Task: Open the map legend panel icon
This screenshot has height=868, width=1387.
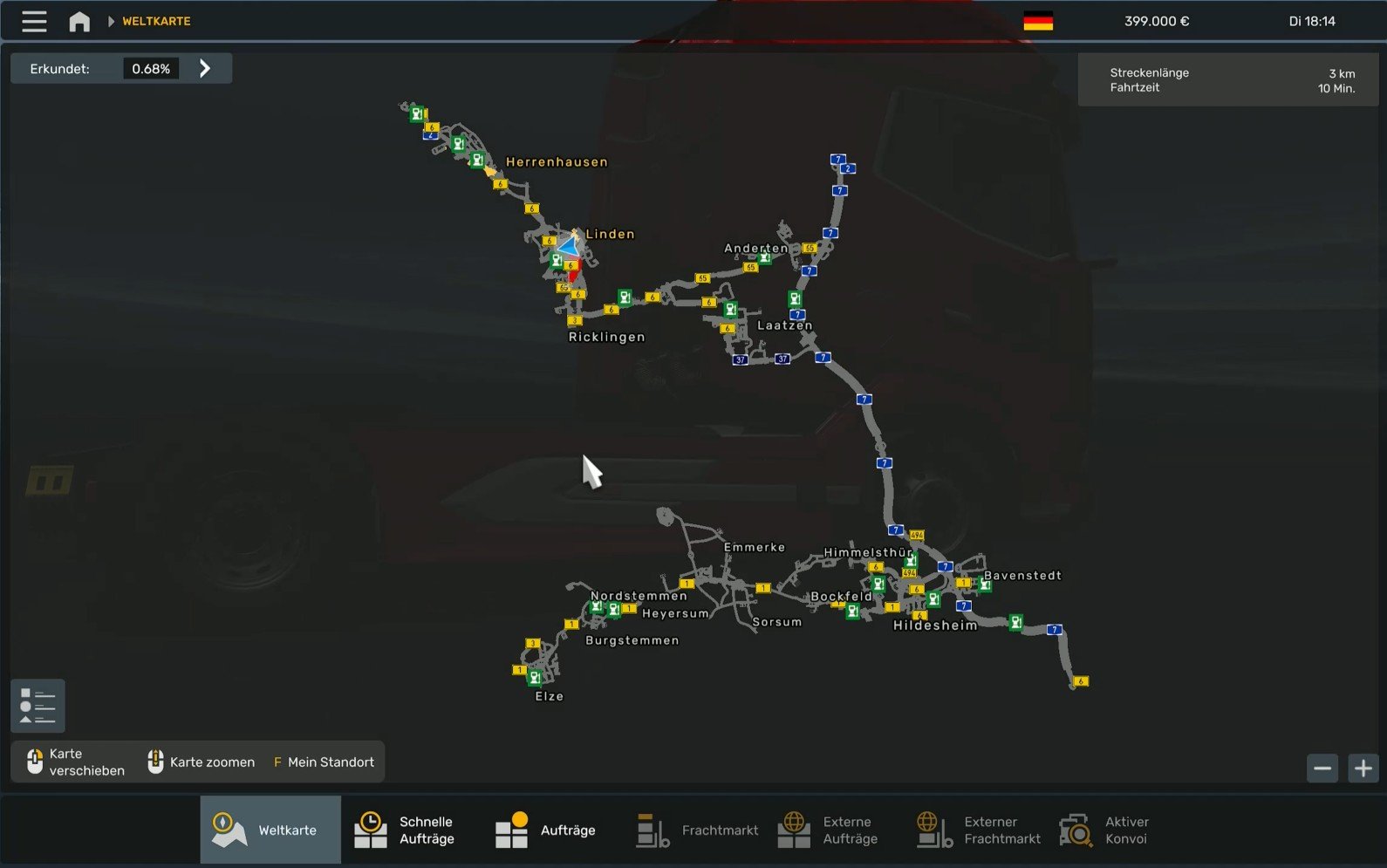Action: click(37, 706)
